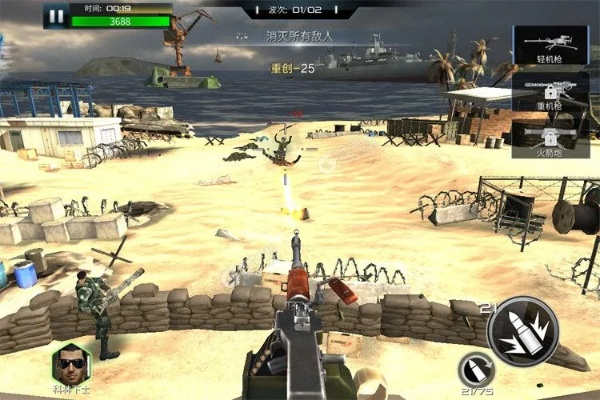Viewport: 600px width, 400px height.
Task: Pause the game with the pause button
Action: tap(56, 16)
